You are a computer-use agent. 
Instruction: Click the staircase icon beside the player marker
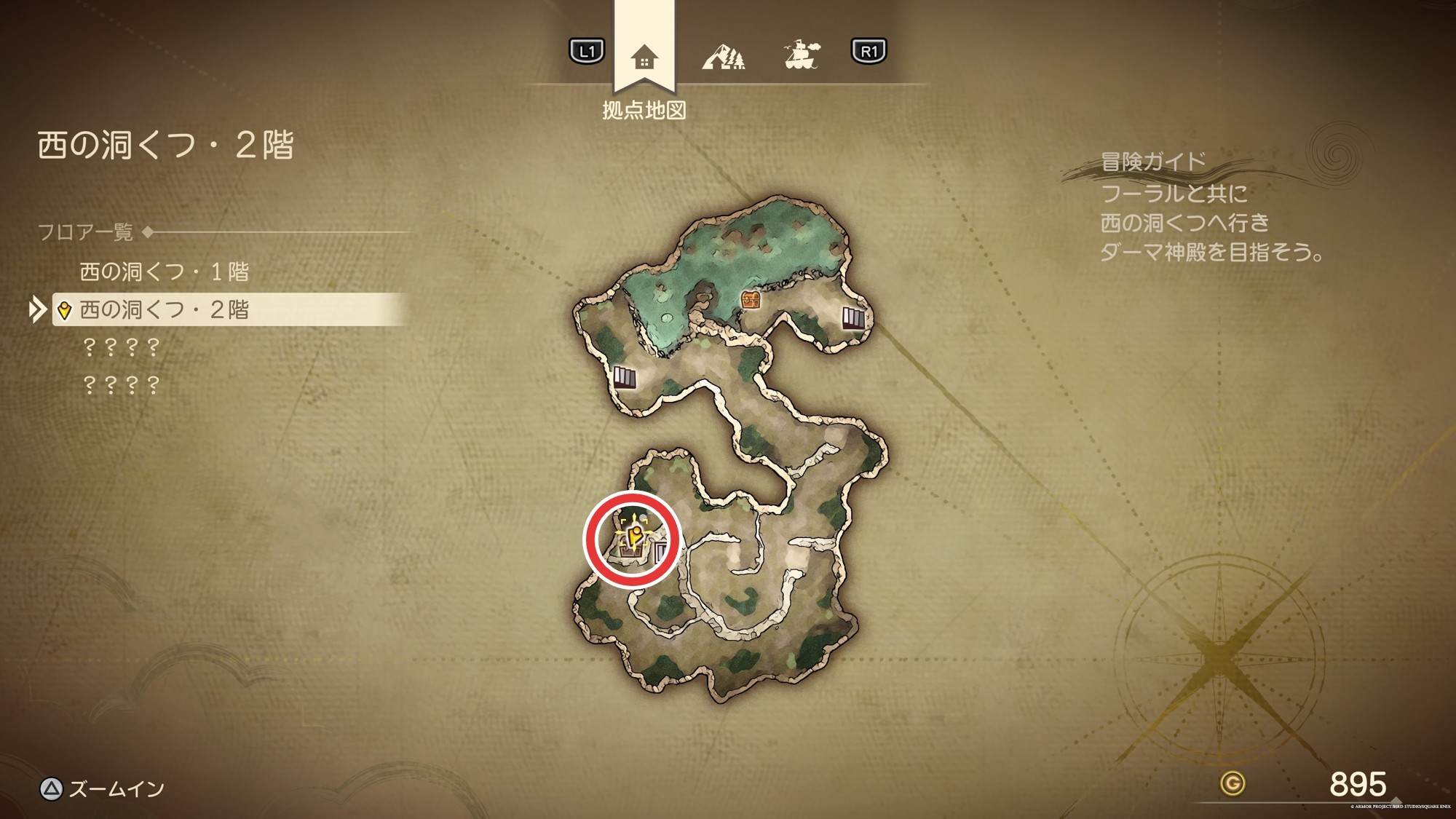point(661,552)
